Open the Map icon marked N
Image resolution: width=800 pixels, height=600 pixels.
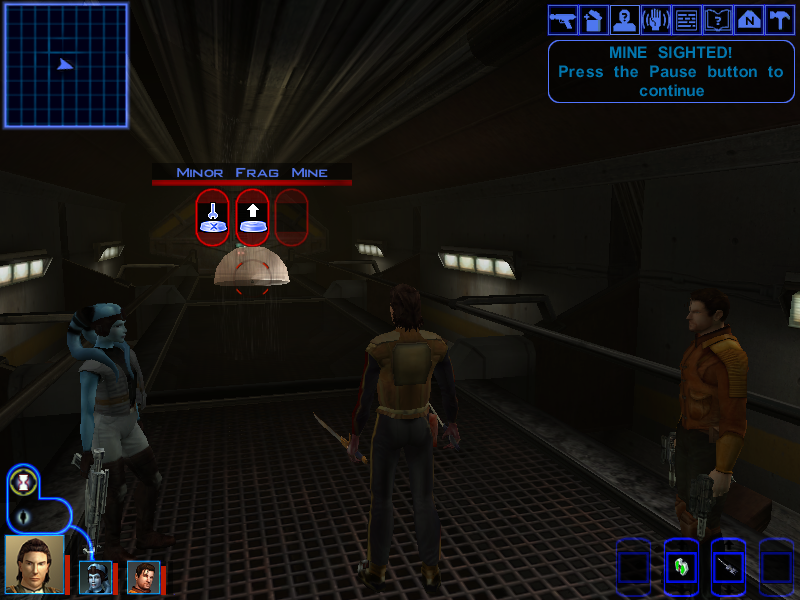[748, 19]
